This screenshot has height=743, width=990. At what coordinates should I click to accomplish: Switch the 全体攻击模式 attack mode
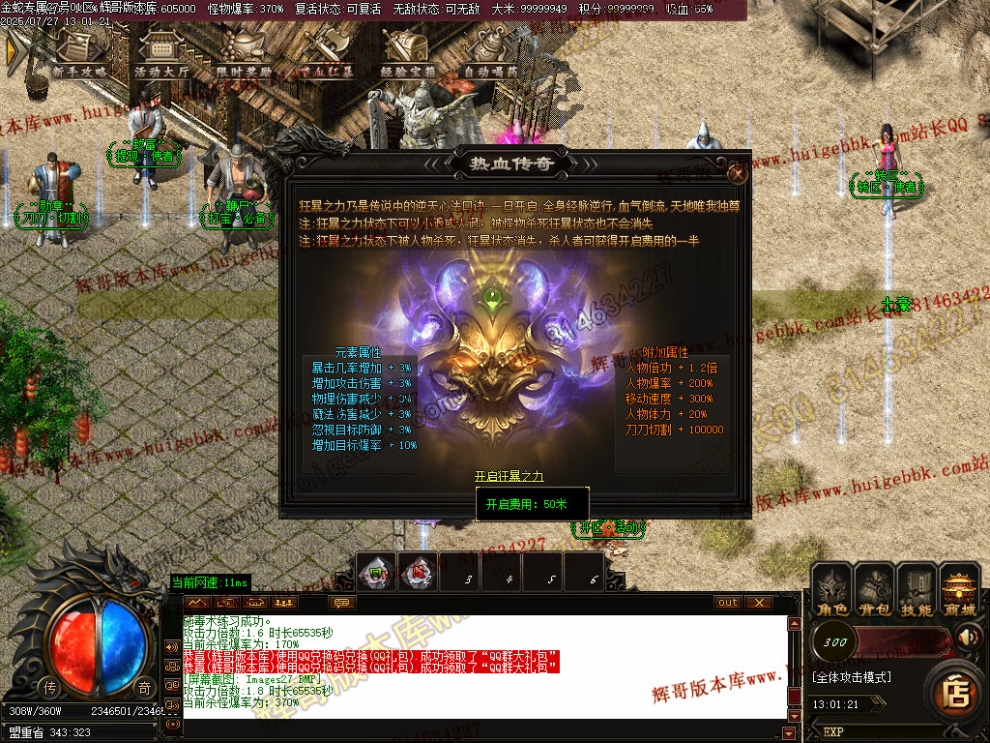point(850,677)
